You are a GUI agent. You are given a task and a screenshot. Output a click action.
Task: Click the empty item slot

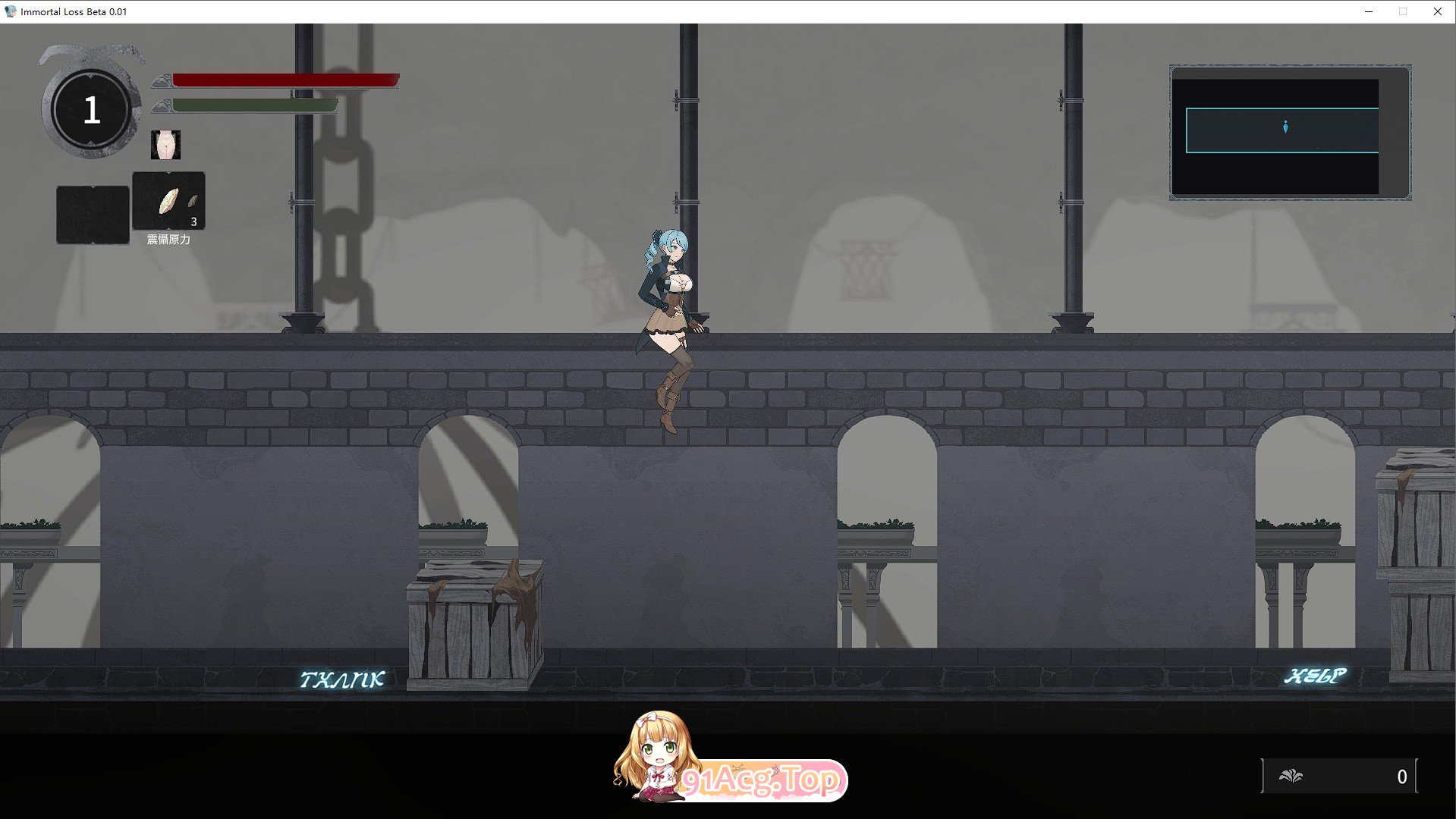coord(93,214)
